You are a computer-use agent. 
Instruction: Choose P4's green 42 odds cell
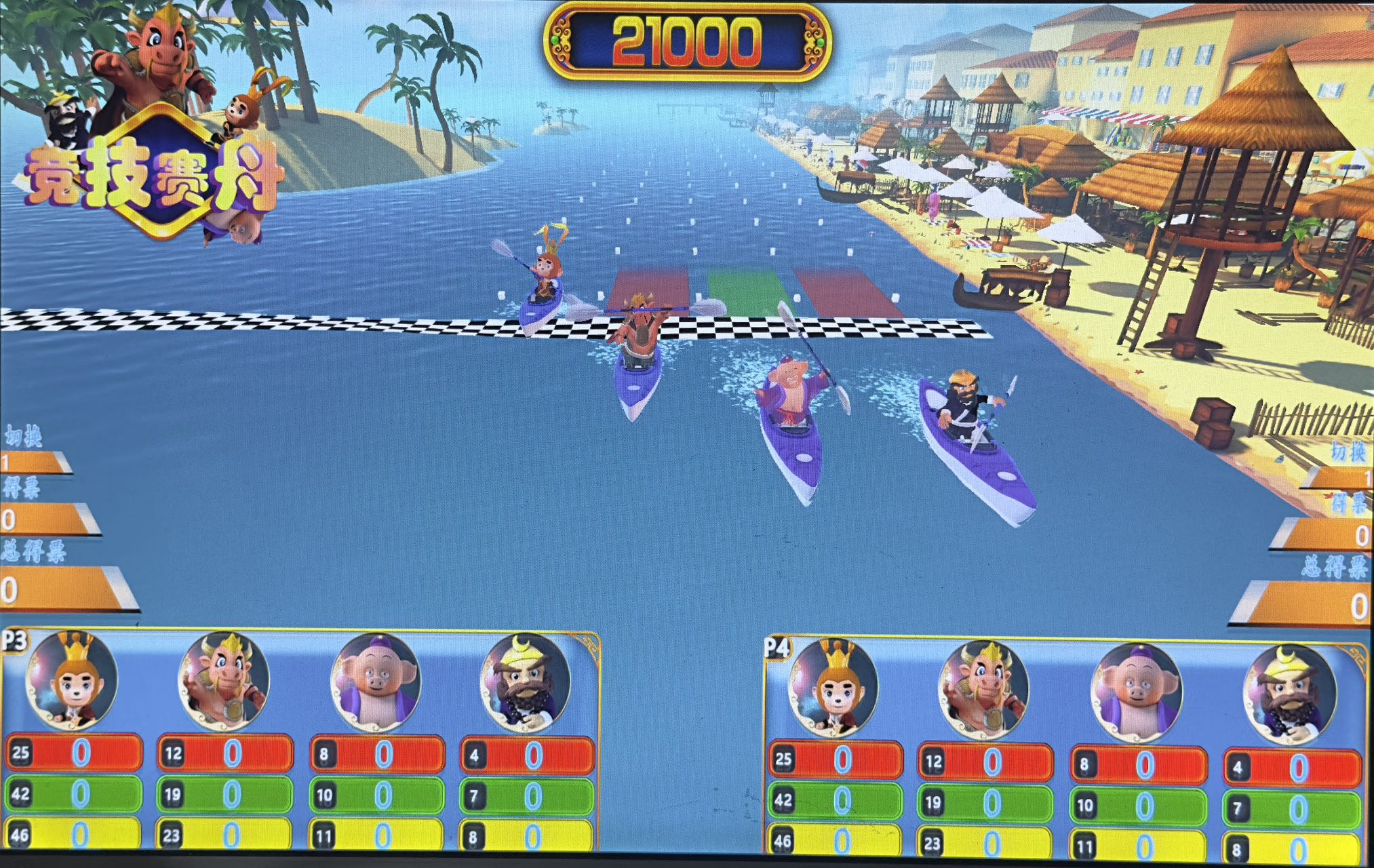tap(836, 801)
